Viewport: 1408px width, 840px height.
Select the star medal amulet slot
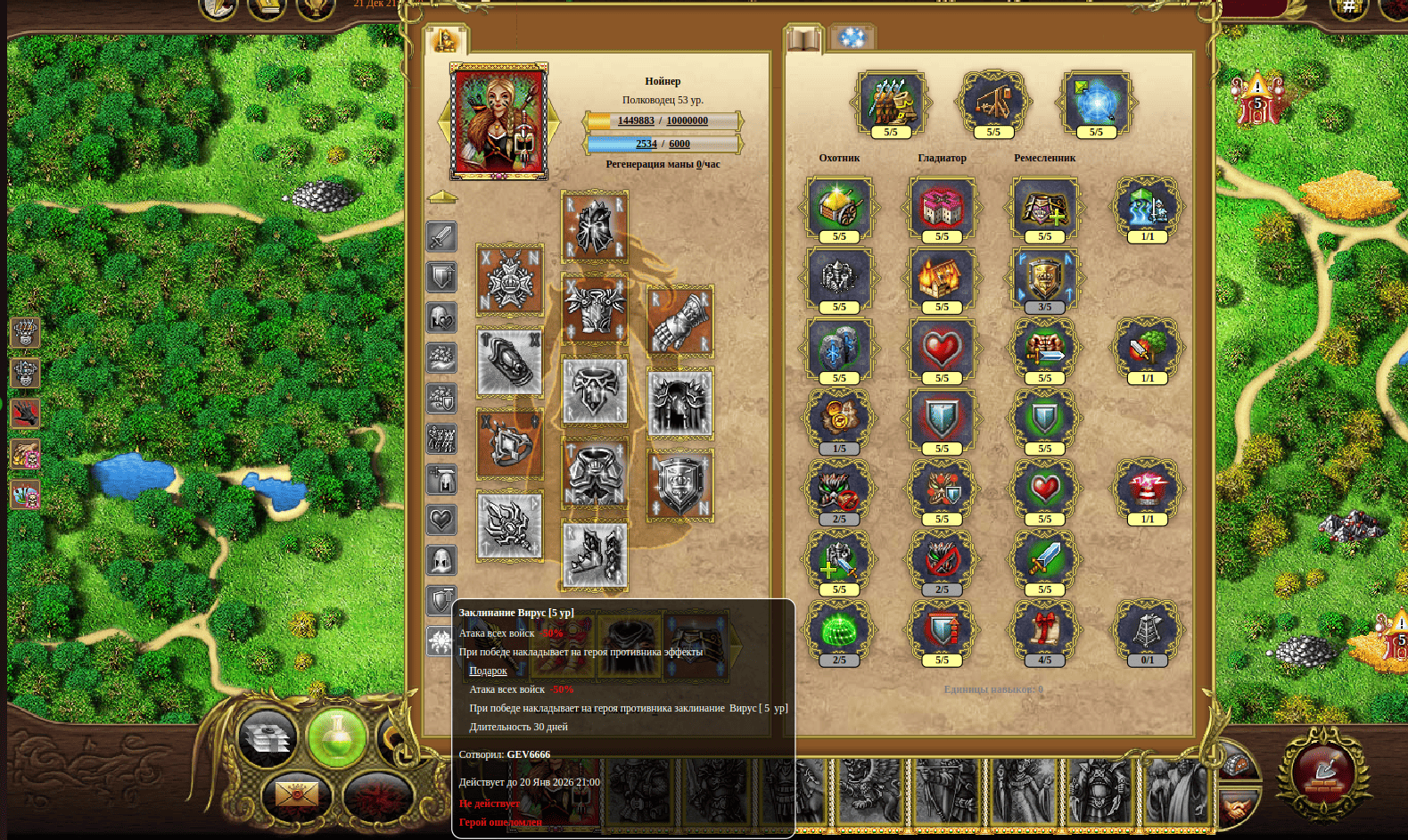[510, 280]
